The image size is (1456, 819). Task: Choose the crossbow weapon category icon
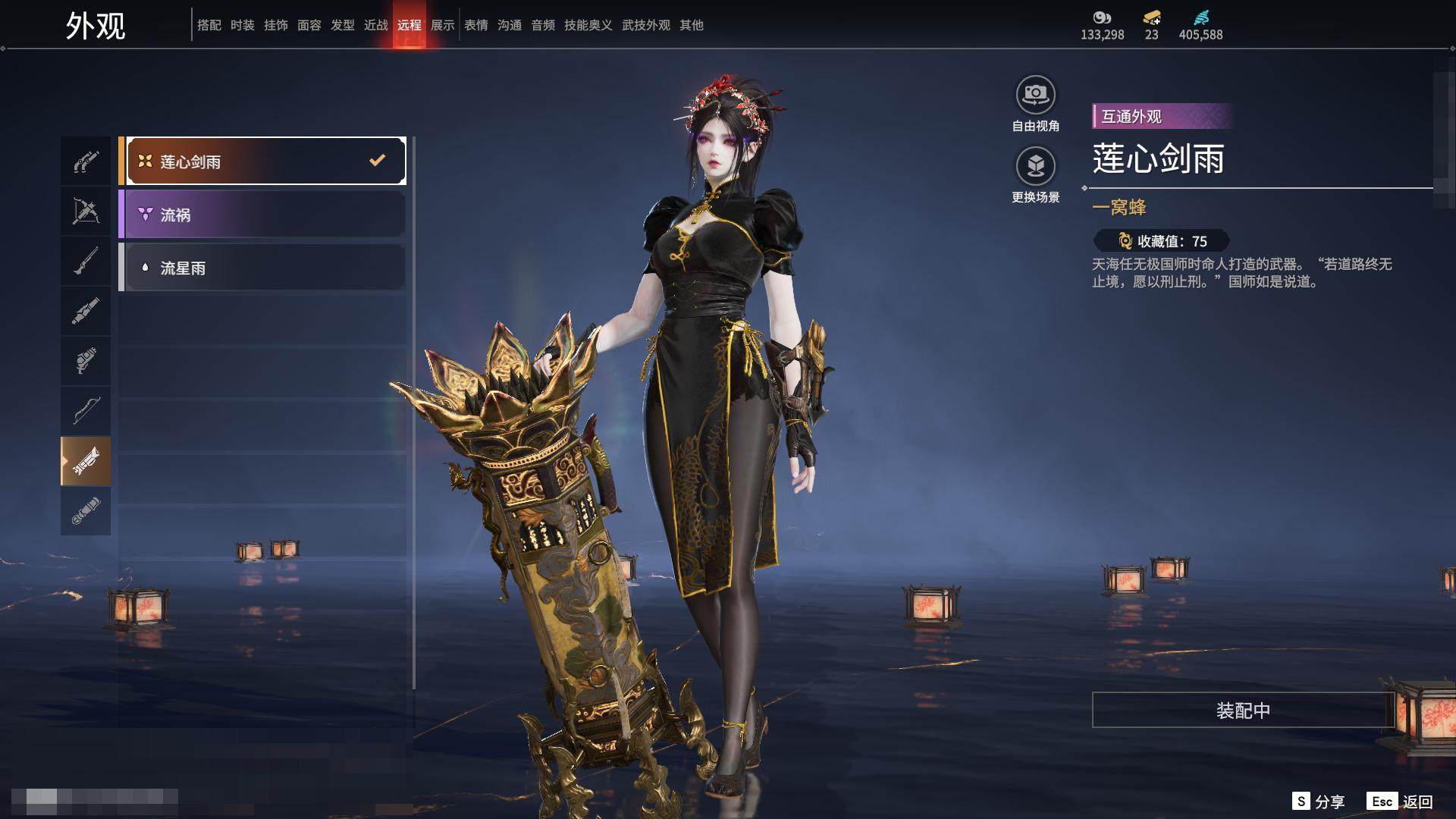(86, 211)
